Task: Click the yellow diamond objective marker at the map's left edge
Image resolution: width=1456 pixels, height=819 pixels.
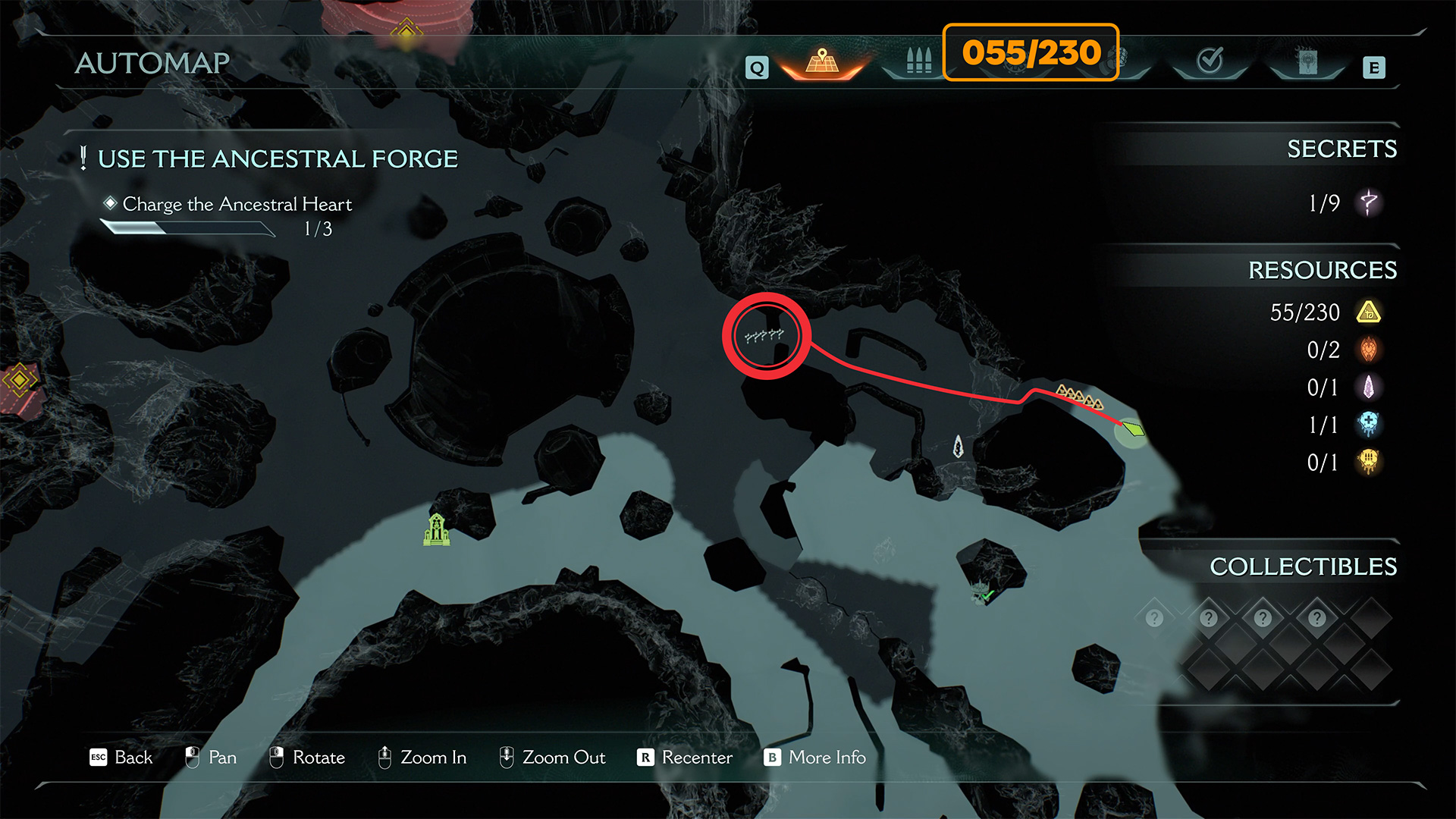Action: pyautogui.click(x=19, y=379)
